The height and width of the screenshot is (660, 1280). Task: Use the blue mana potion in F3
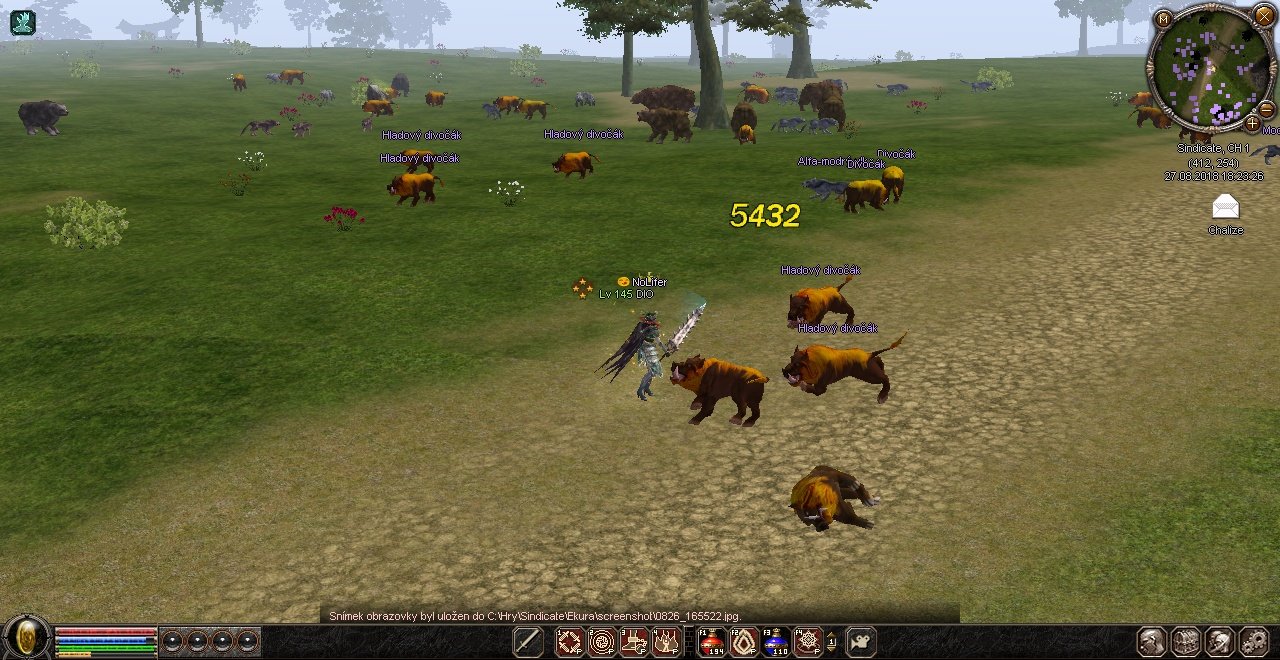[775, 642]
